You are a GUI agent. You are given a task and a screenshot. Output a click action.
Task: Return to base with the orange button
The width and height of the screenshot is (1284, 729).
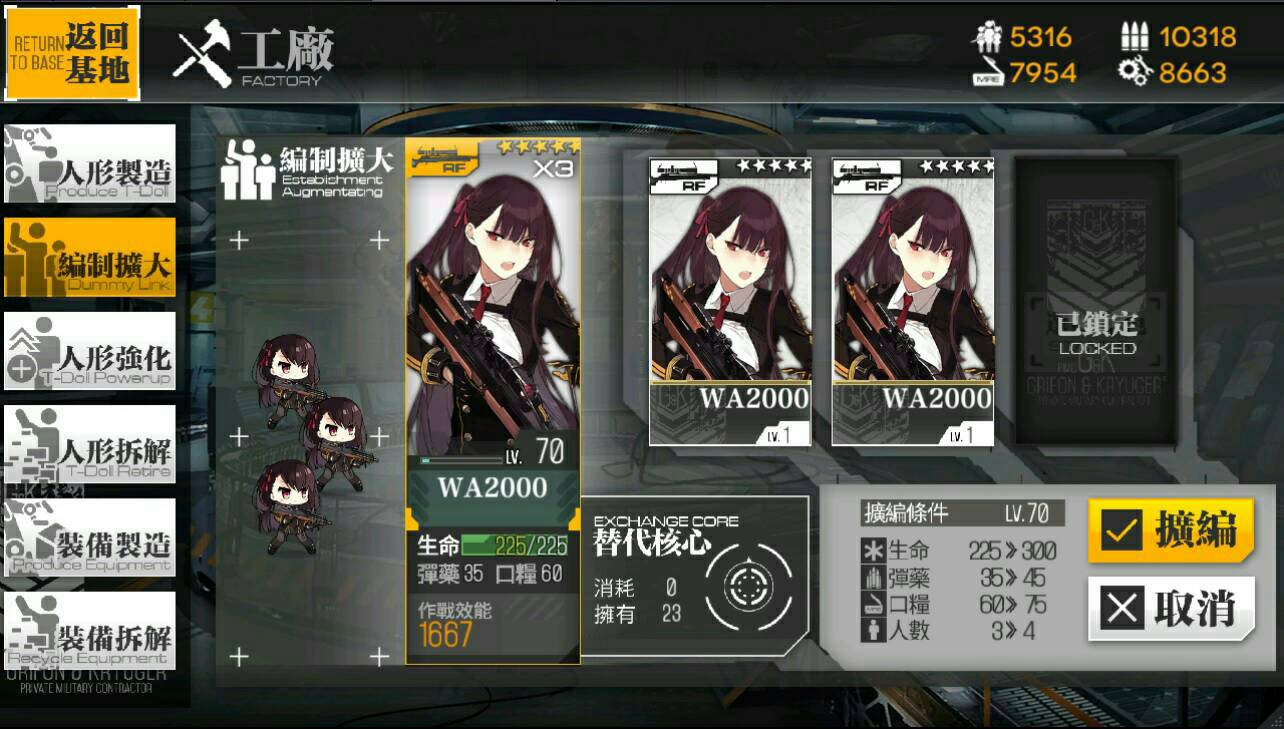(72, 53)
